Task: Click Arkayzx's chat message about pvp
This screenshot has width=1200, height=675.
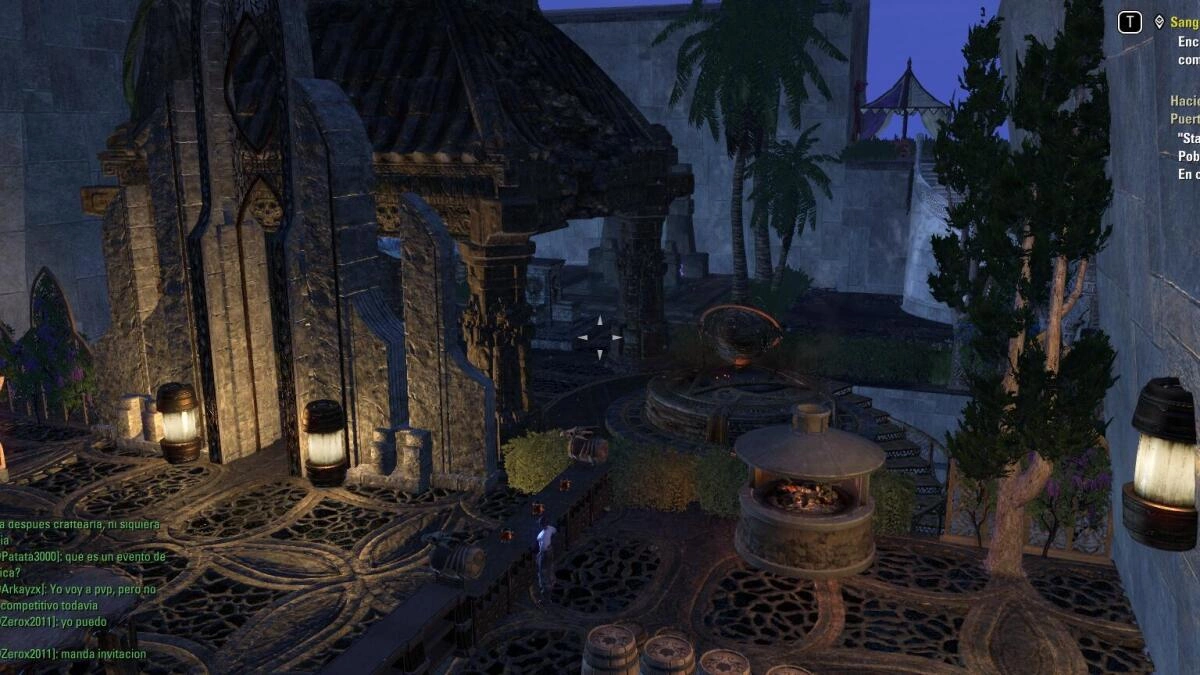Action: tap(78, 597)
